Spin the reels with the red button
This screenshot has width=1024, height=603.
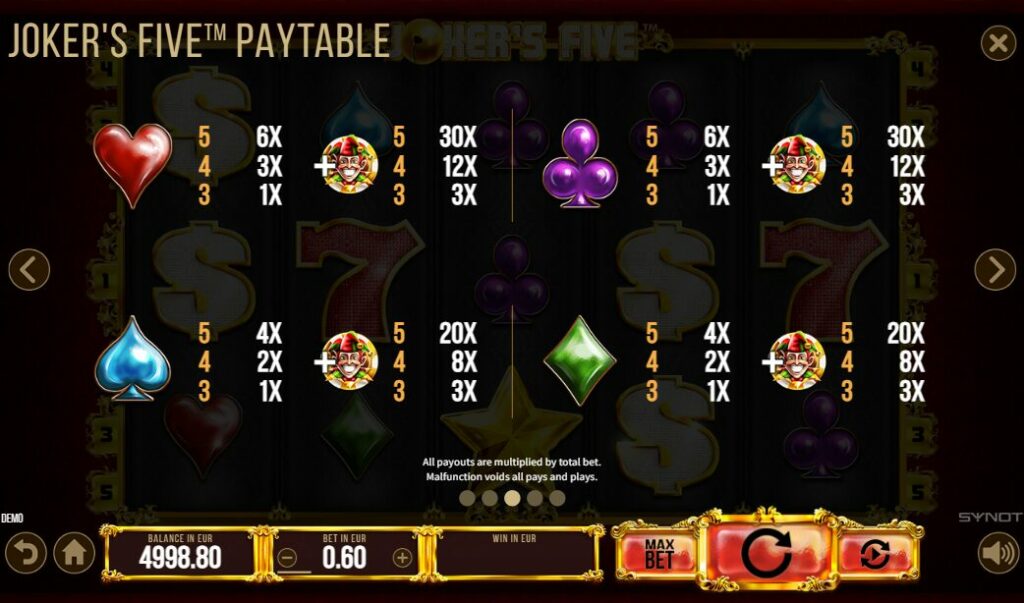[x=767, y=553]
